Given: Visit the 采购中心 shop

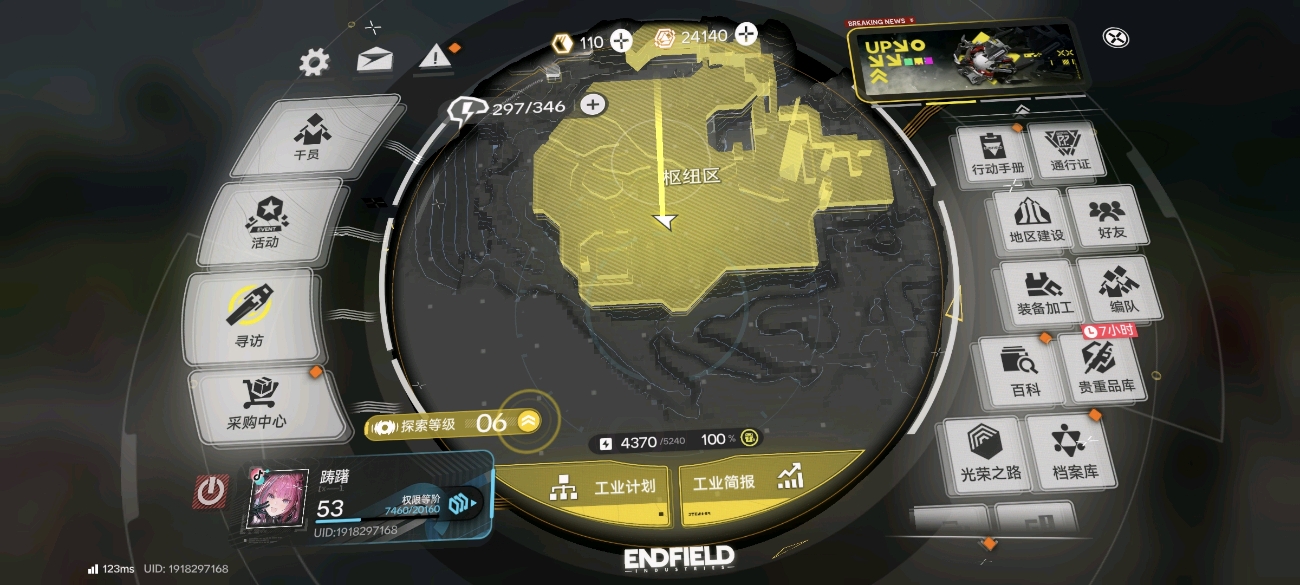Looking at the screenshot, I should tap(258, 406).
